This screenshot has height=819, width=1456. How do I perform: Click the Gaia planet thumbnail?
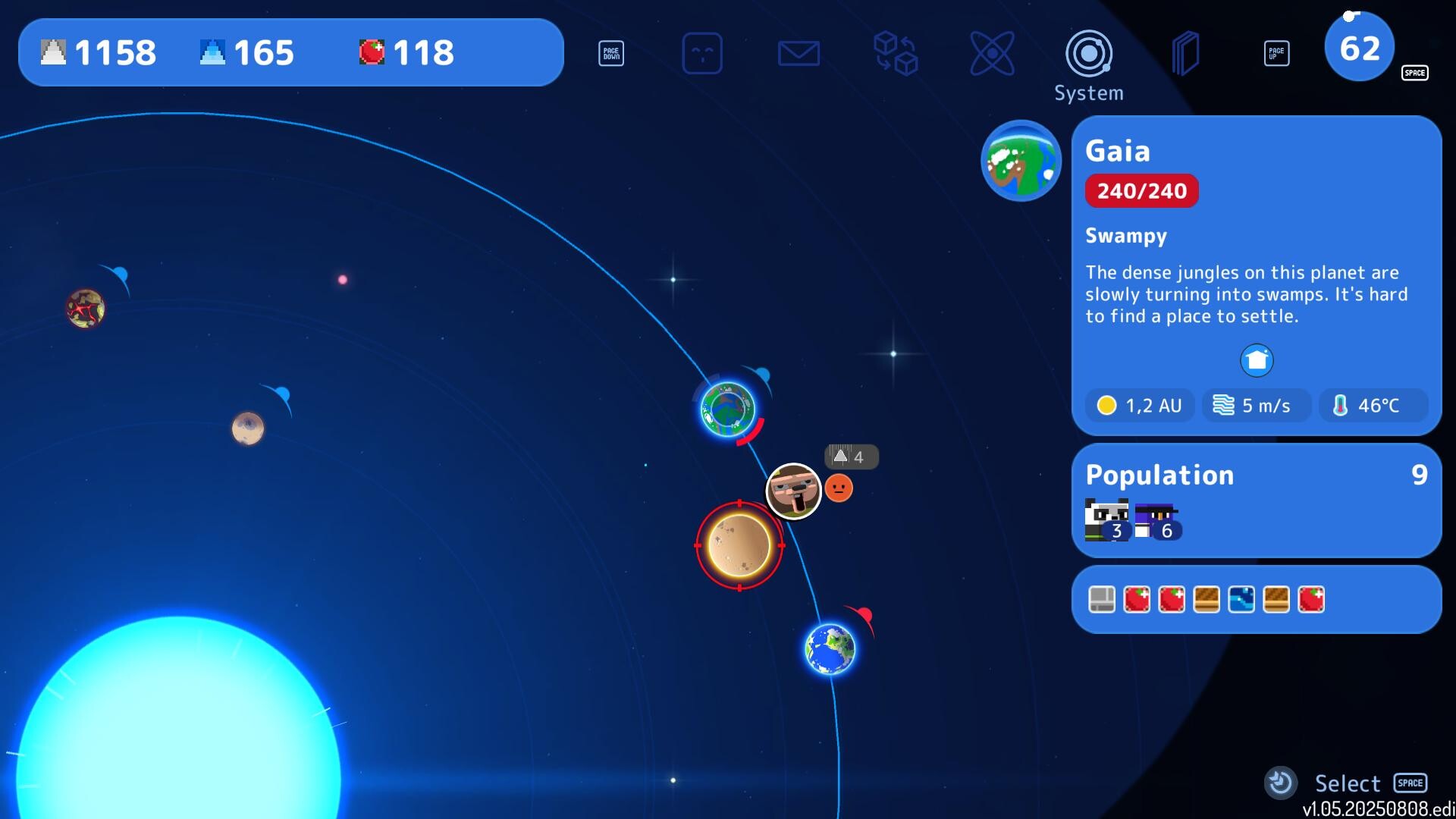(1021, 162)
